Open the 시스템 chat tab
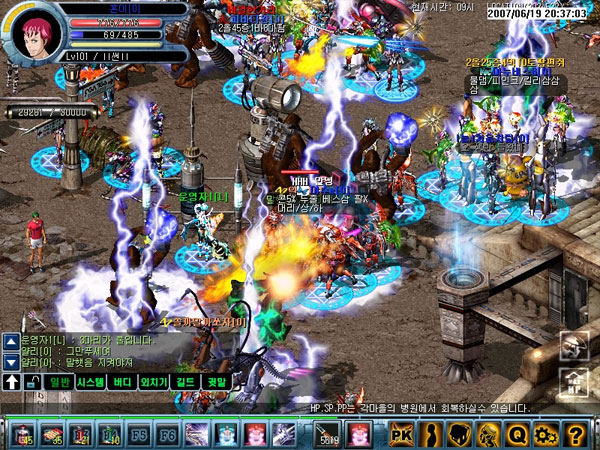Viewport: 600px width, 450px height. point(91,381)
